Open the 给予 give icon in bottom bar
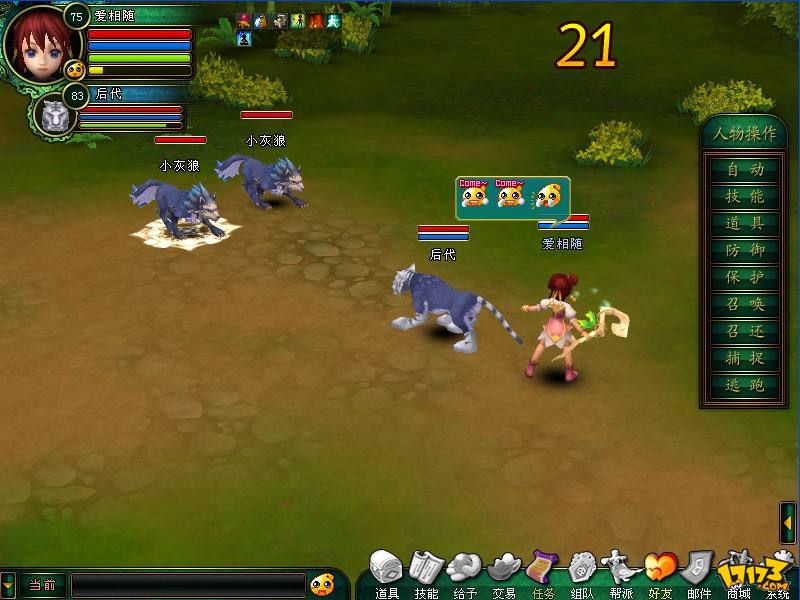Image resolution: width=800 pixels, height=600 pixels. click(x=465, y=573)
